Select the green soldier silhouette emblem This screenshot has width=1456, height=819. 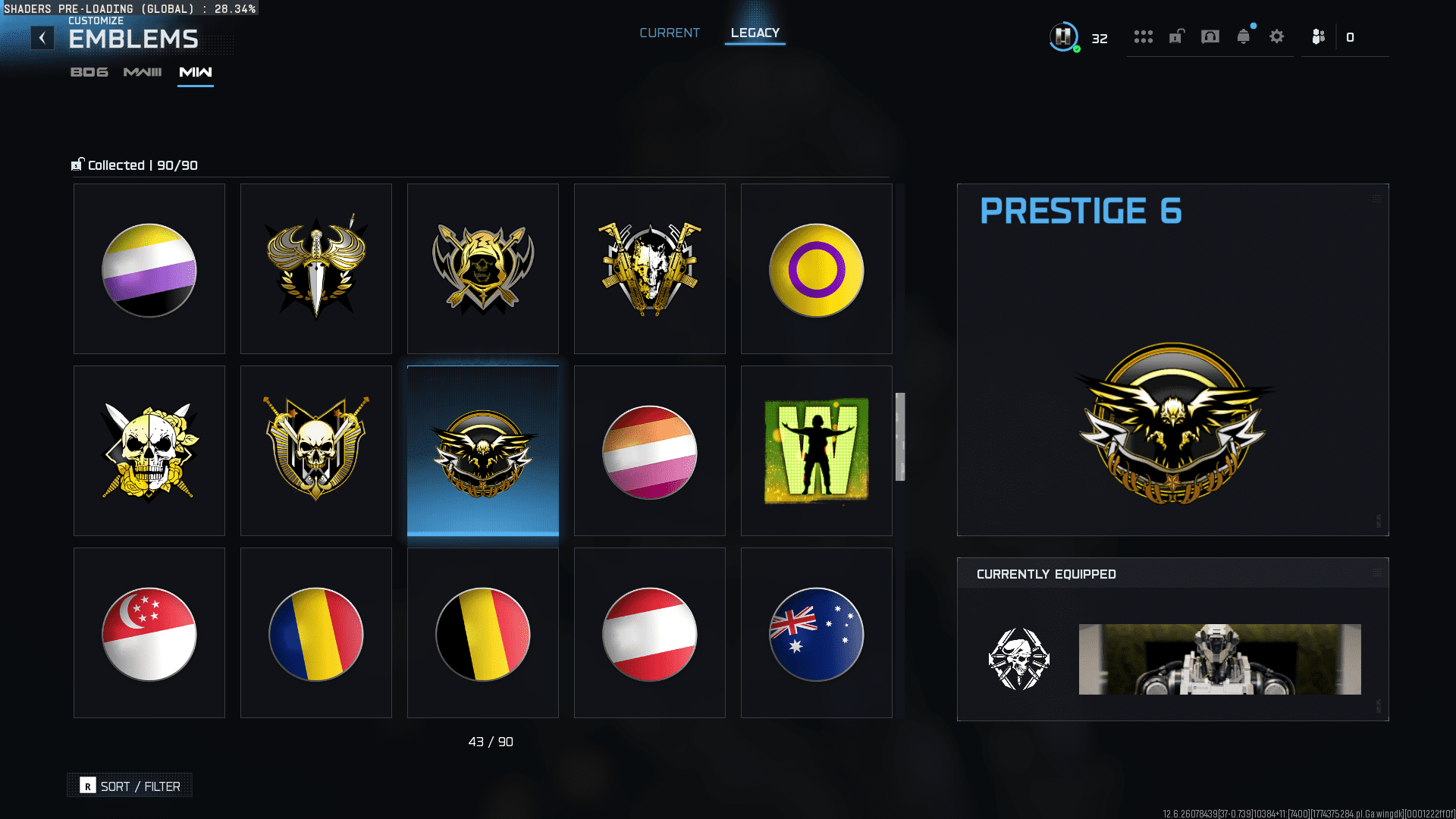click(817, 451)
